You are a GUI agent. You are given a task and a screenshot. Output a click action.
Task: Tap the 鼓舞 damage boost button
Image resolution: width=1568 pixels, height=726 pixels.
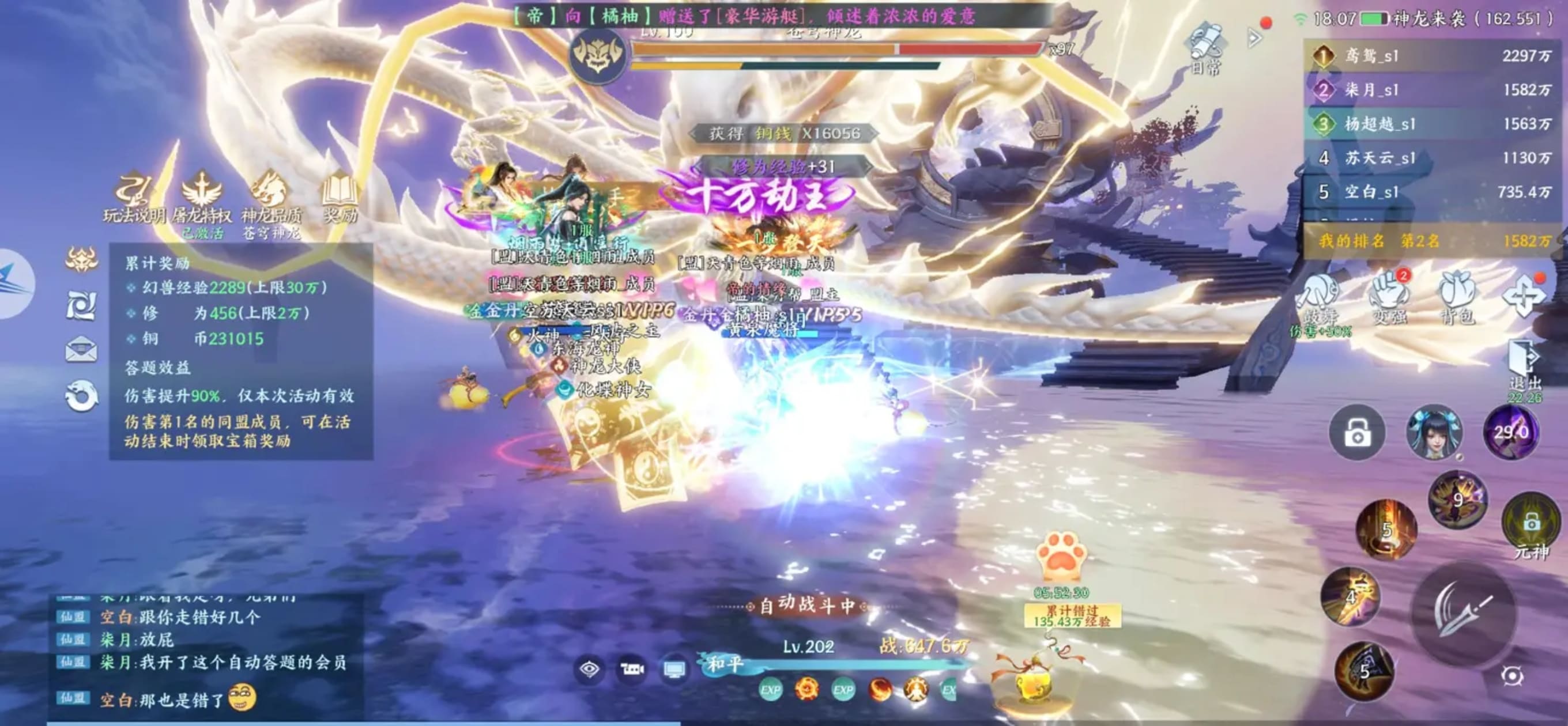point(1320,298)
